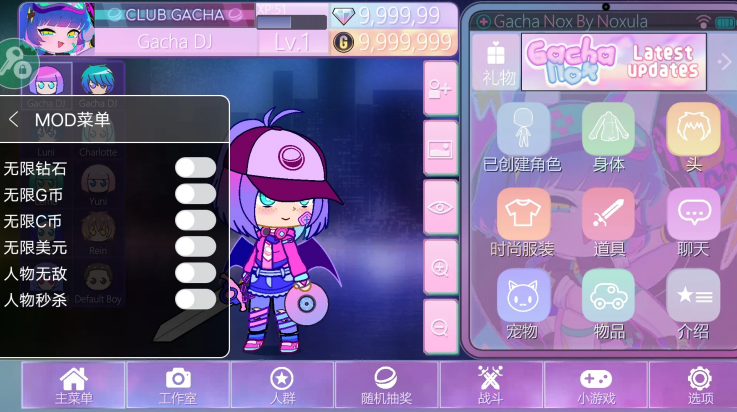Turn on the 无限C币 toggle
The height and width of the screenshot is (412, 737).
[x=195, y=220]
